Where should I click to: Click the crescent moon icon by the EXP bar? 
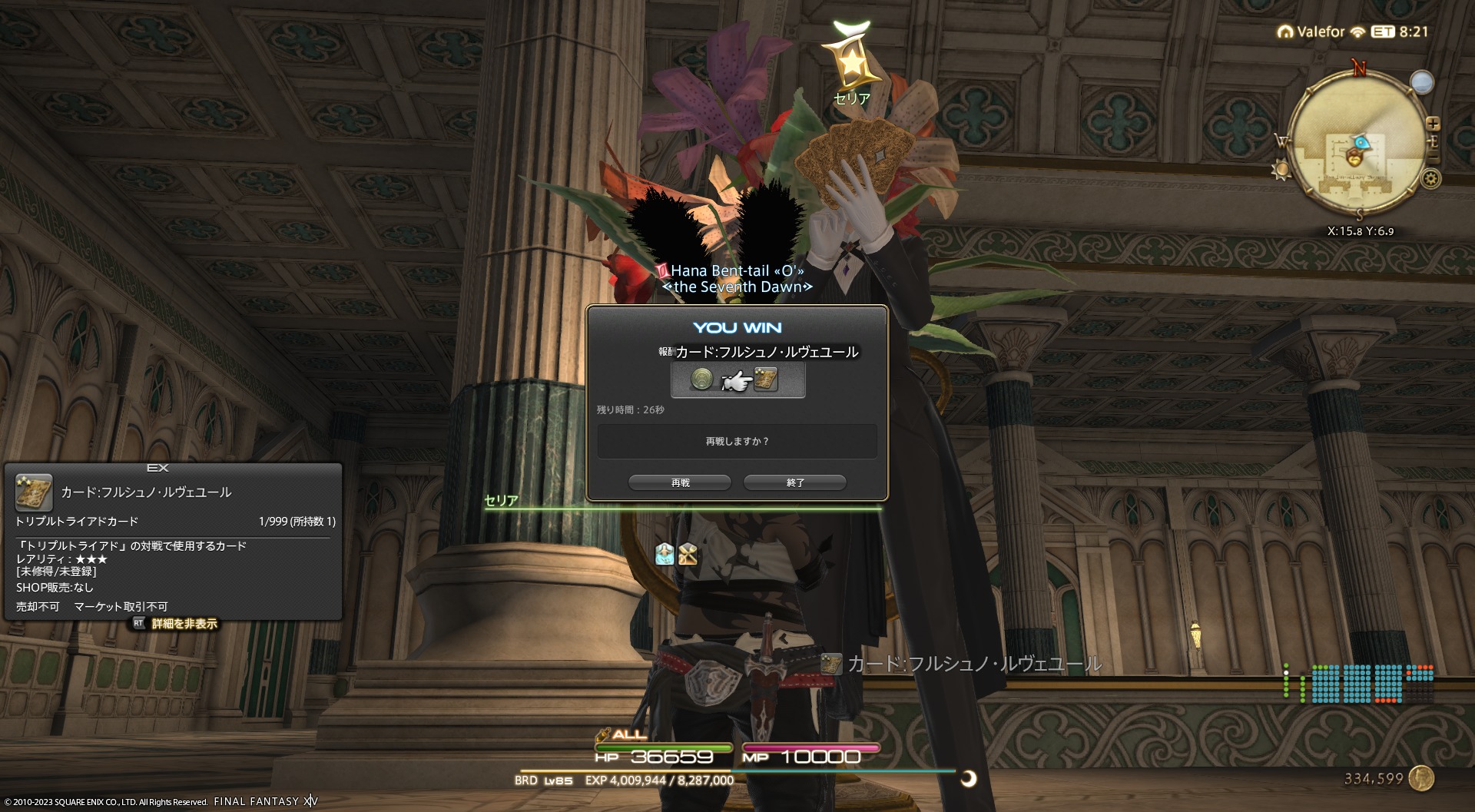click(969, 779)
